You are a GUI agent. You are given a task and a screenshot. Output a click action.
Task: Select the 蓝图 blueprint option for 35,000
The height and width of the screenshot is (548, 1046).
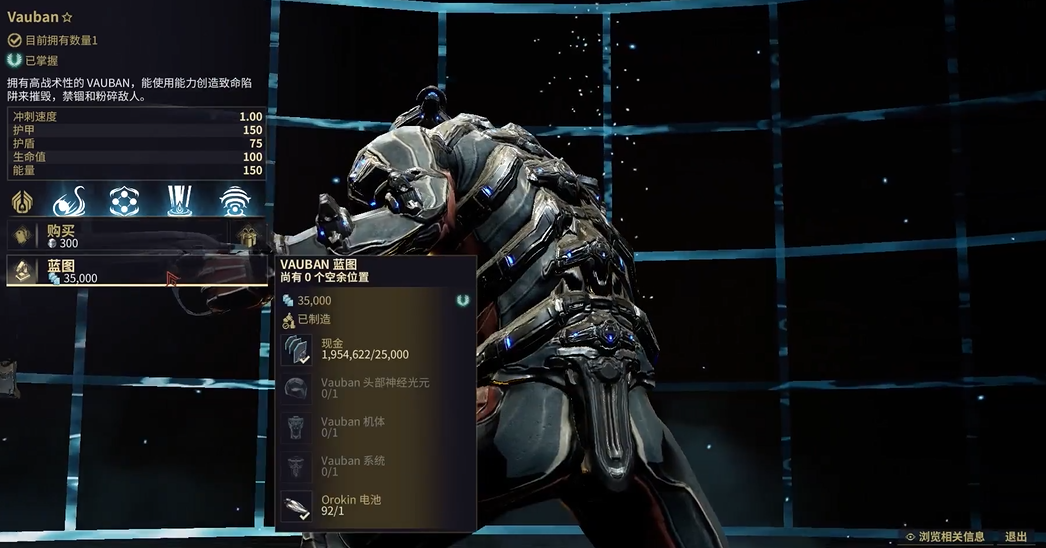coord(120,271)
